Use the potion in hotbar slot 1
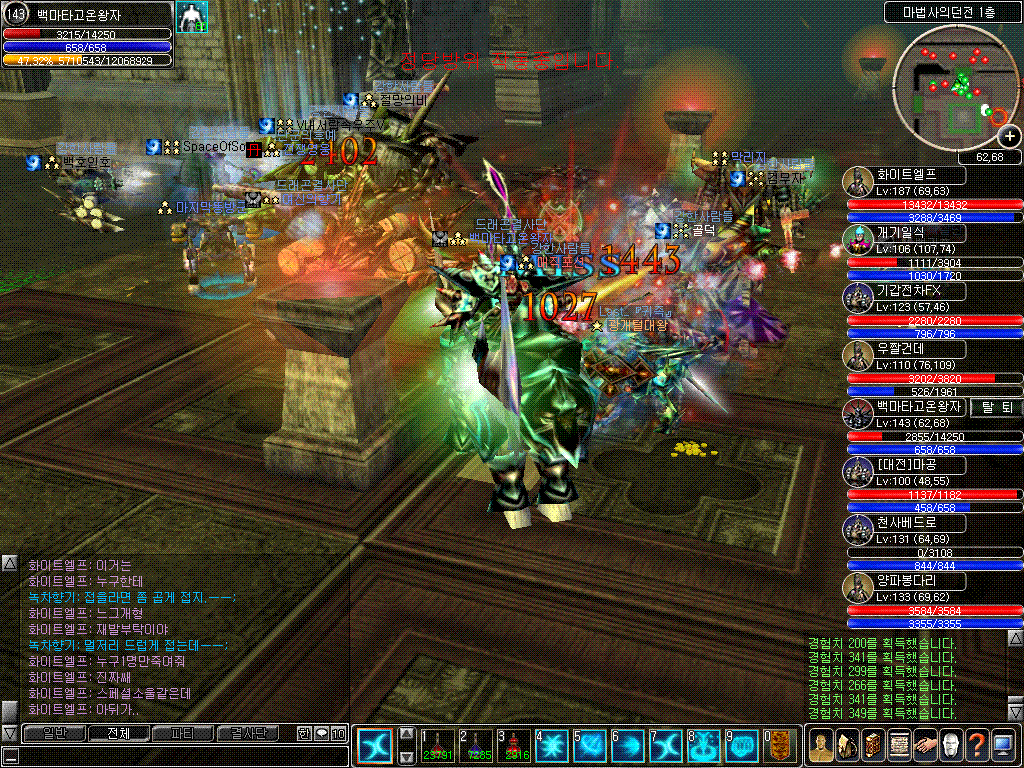The image size is (1024, 768). [436, 746]
